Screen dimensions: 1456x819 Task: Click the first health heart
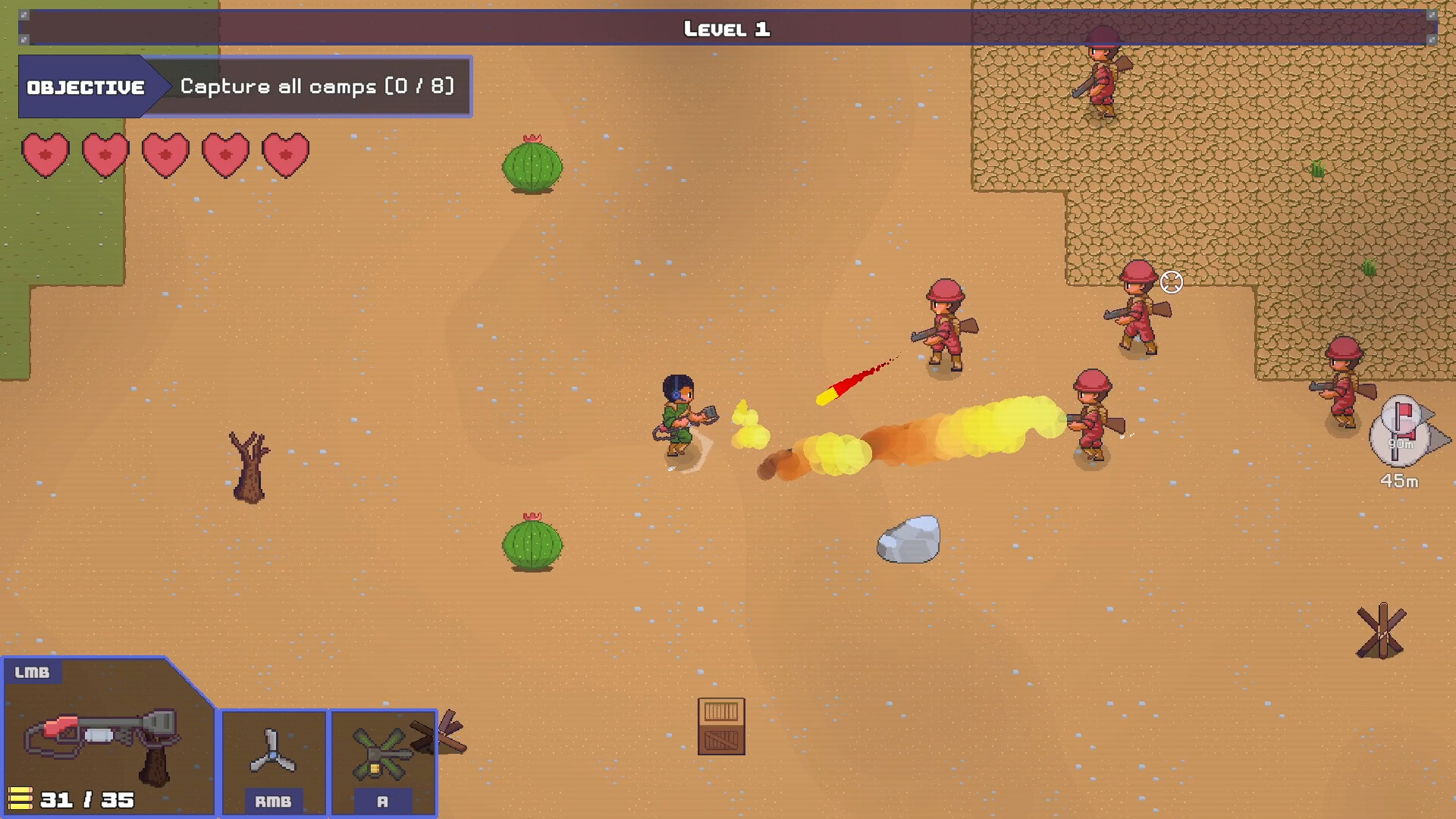click(45, 154)
